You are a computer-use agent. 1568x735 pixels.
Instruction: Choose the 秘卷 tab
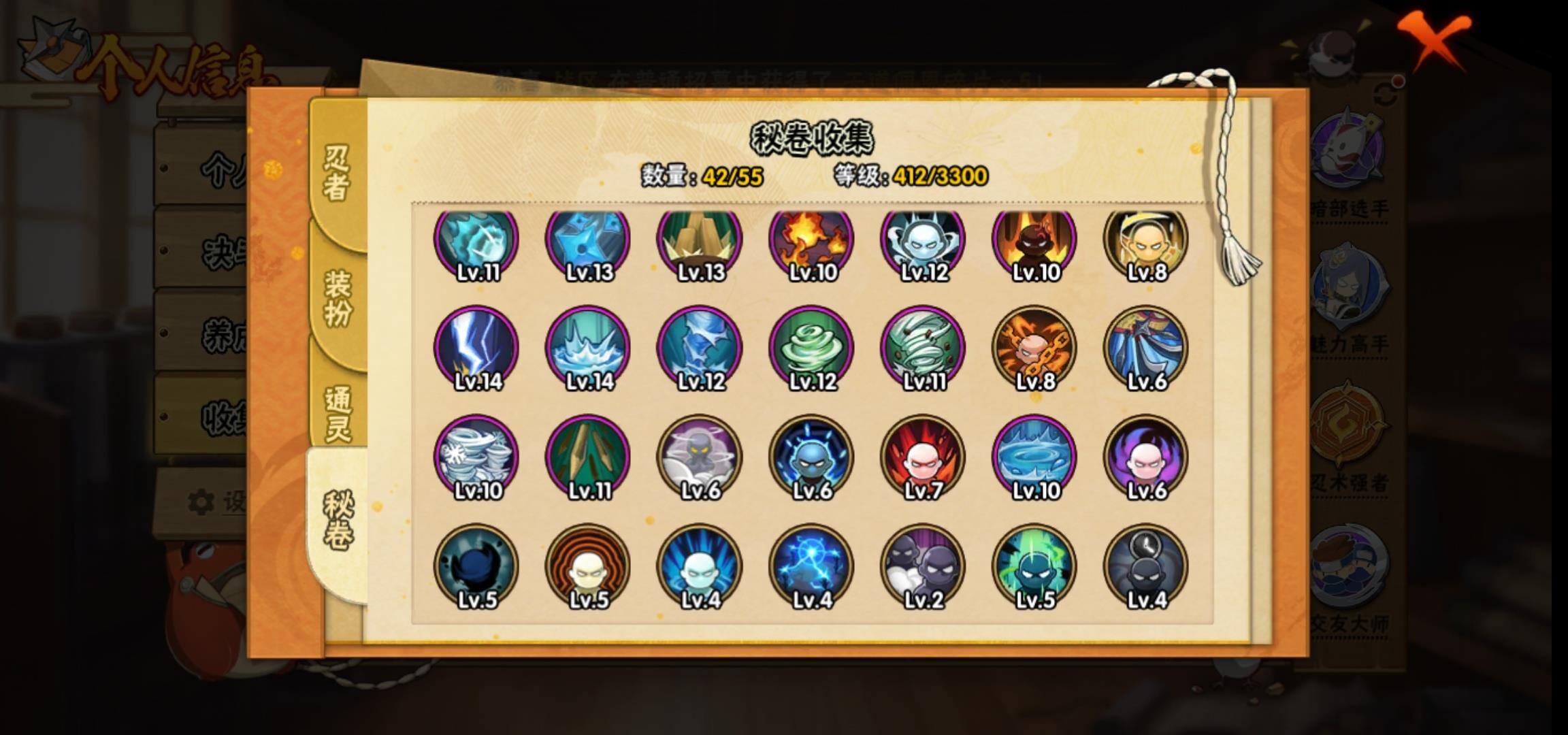[338, 520]
